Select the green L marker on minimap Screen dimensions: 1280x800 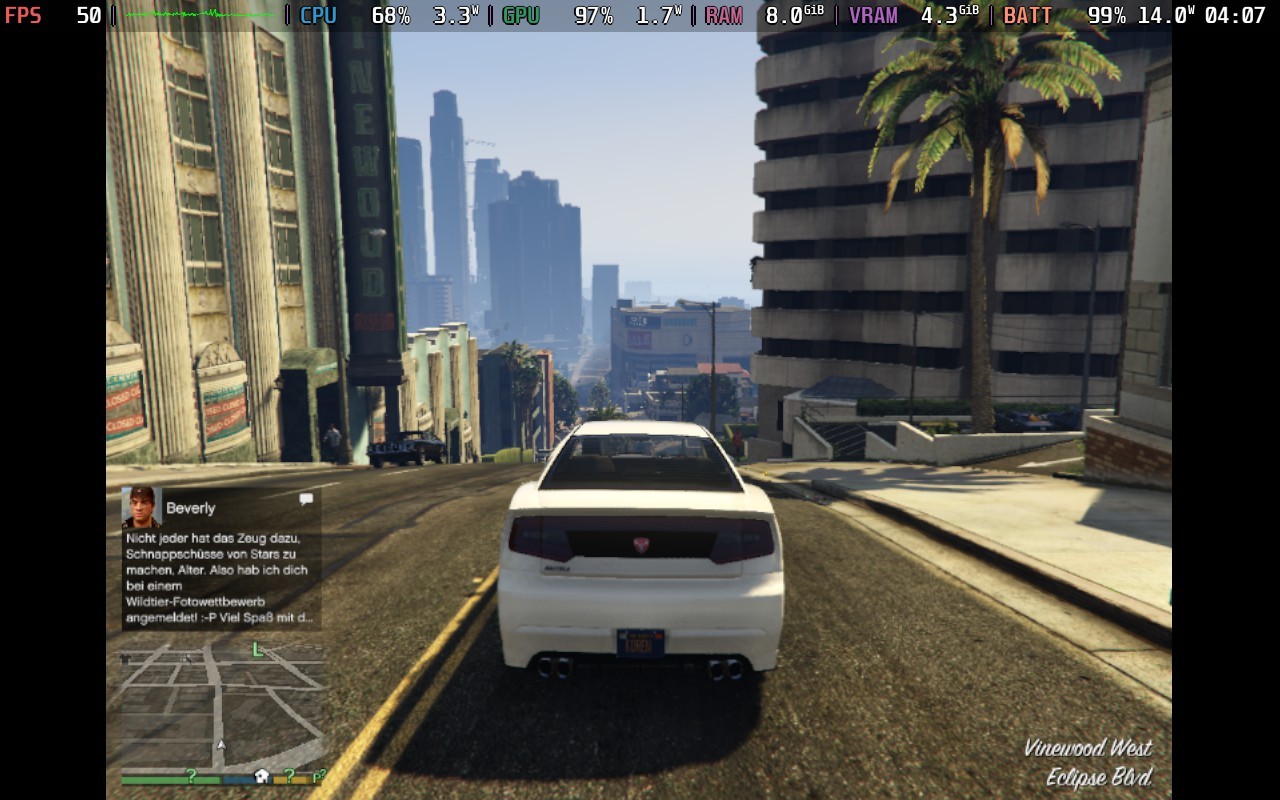(x=258, y=650)
